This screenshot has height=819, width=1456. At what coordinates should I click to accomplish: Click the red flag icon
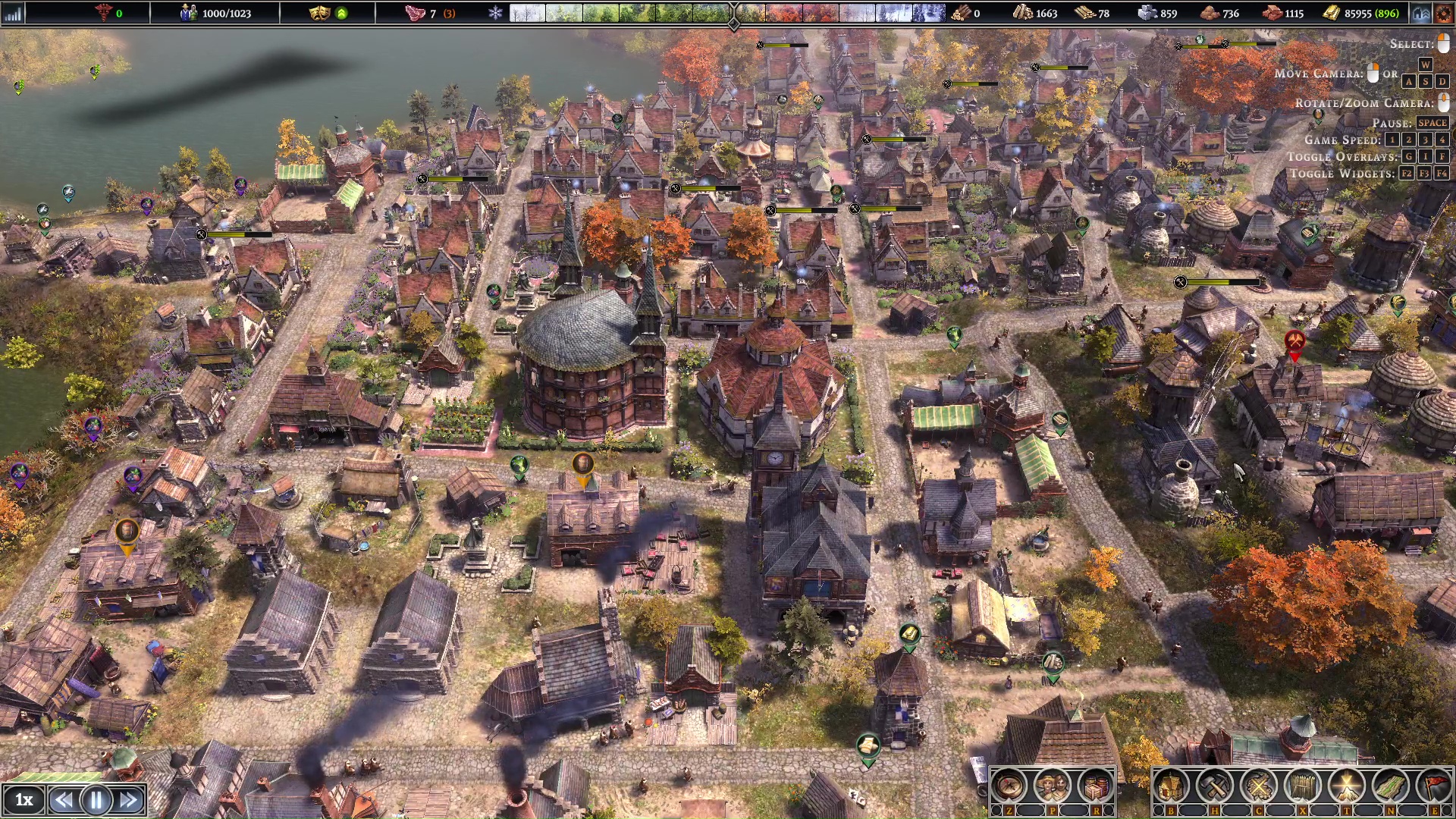pos(1433,786)
